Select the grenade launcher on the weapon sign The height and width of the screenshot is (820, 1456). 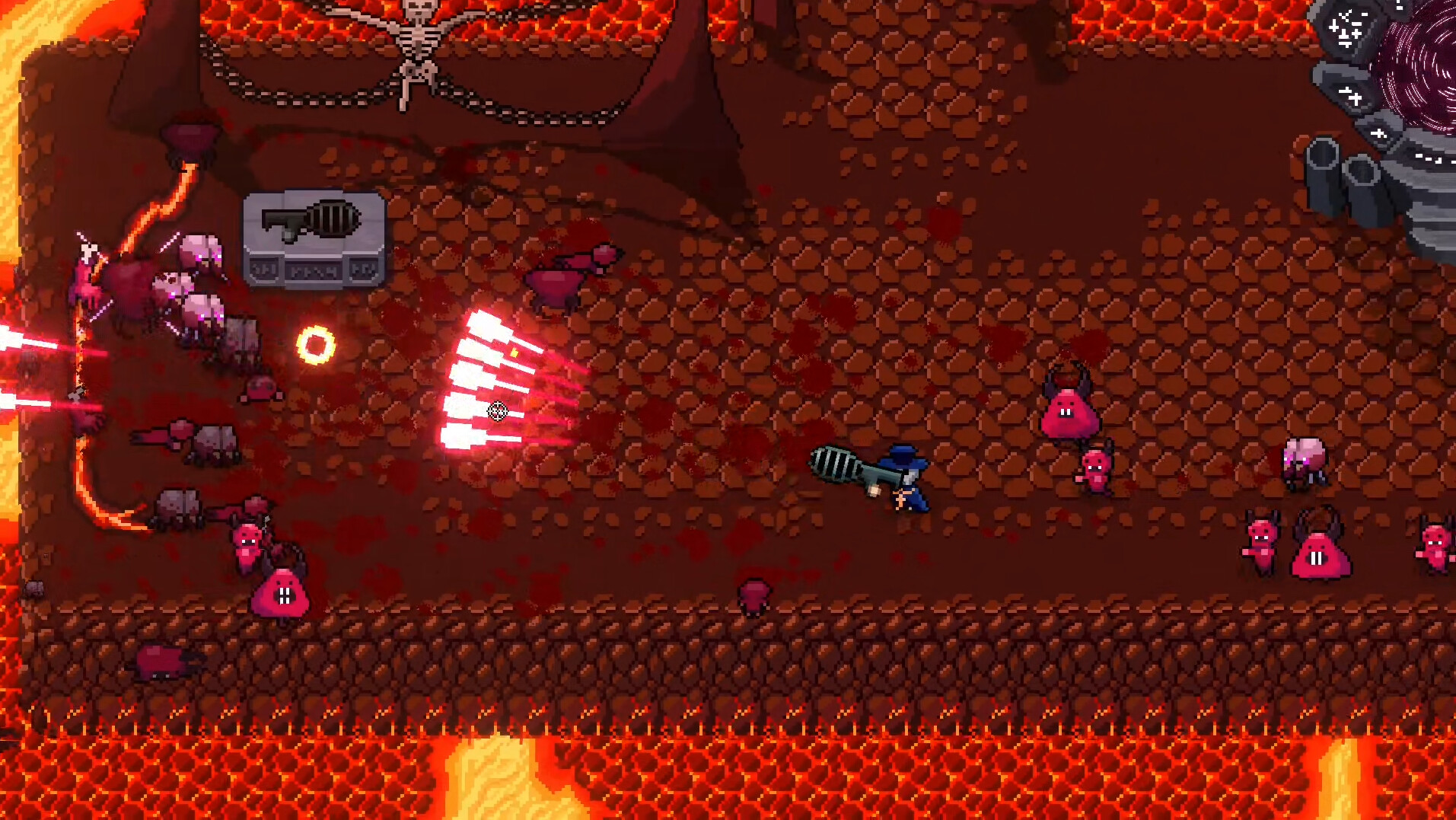coord(311,222)
